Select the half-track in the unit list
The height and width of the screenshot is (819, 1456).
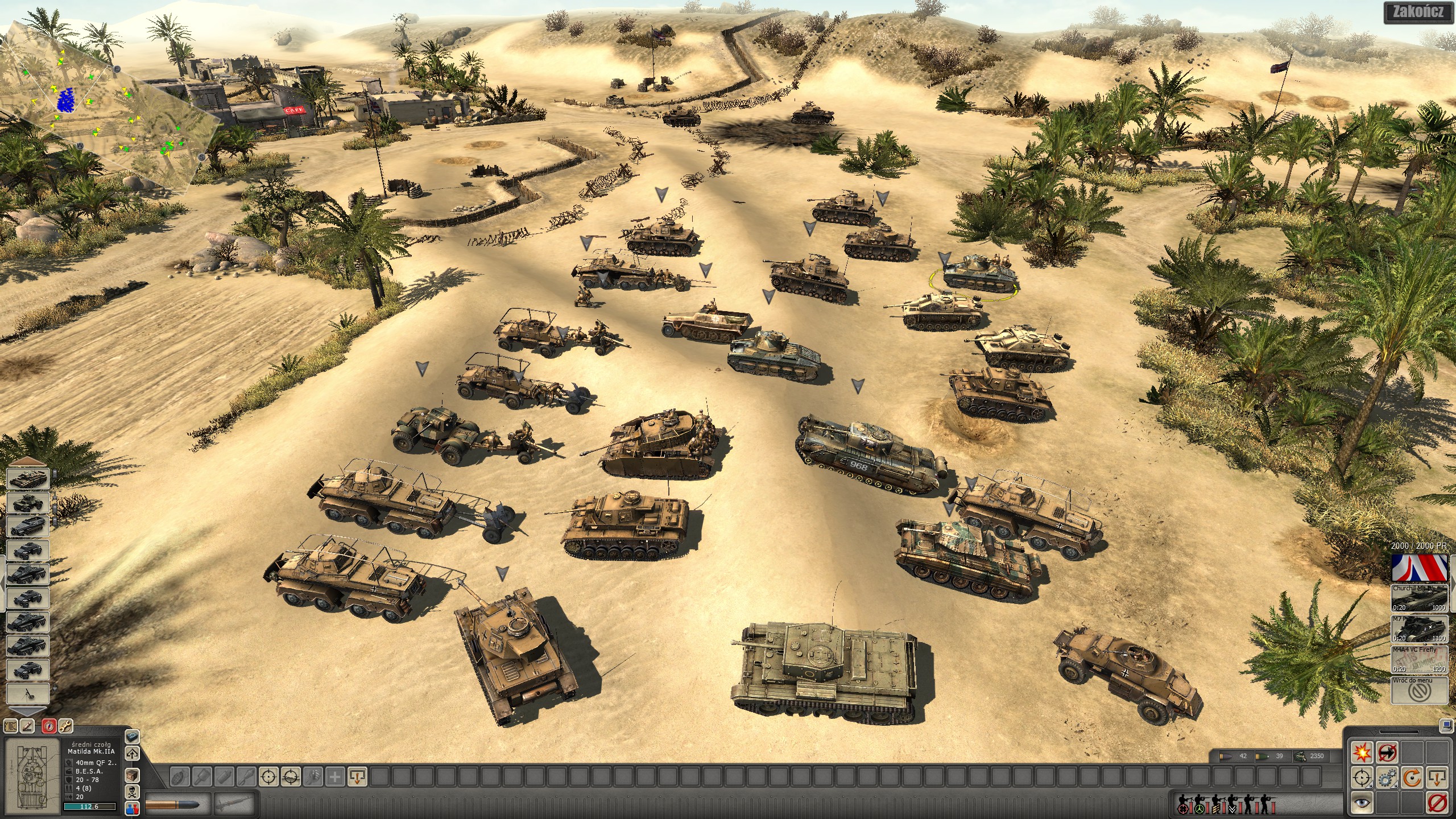(27, 527)
